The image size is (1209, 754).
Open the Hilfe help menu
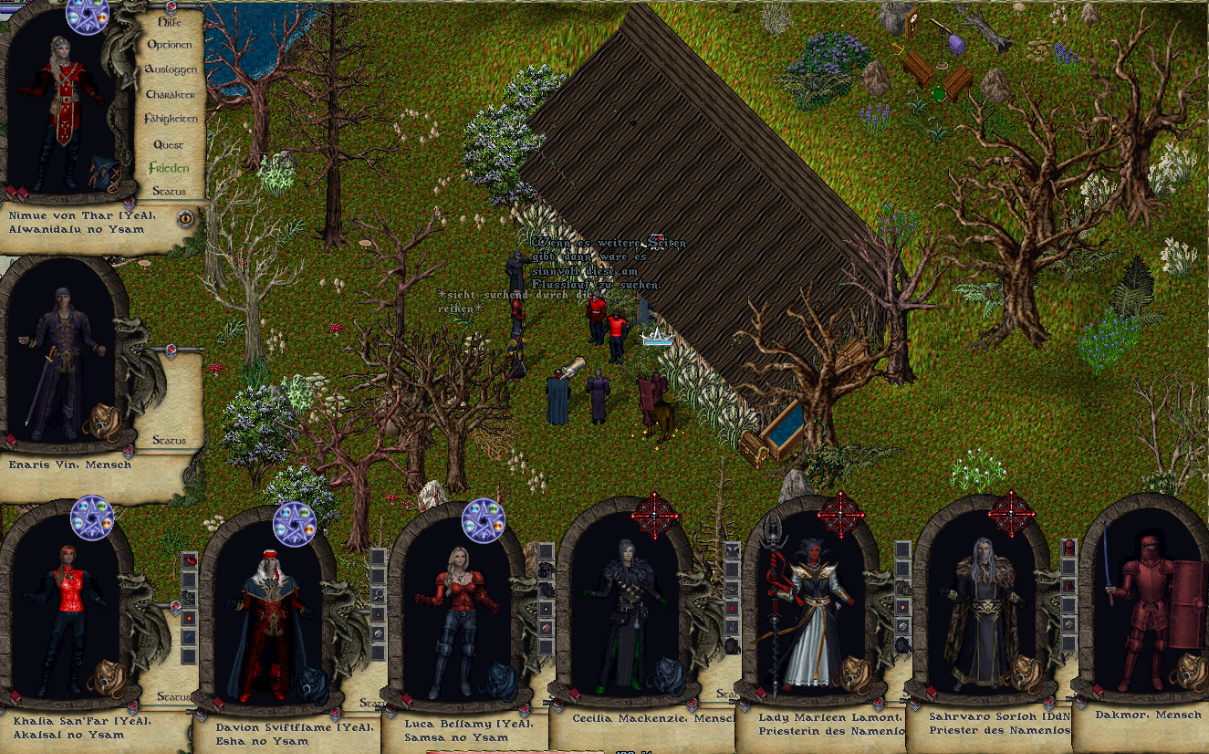click(x=170, y=21)
